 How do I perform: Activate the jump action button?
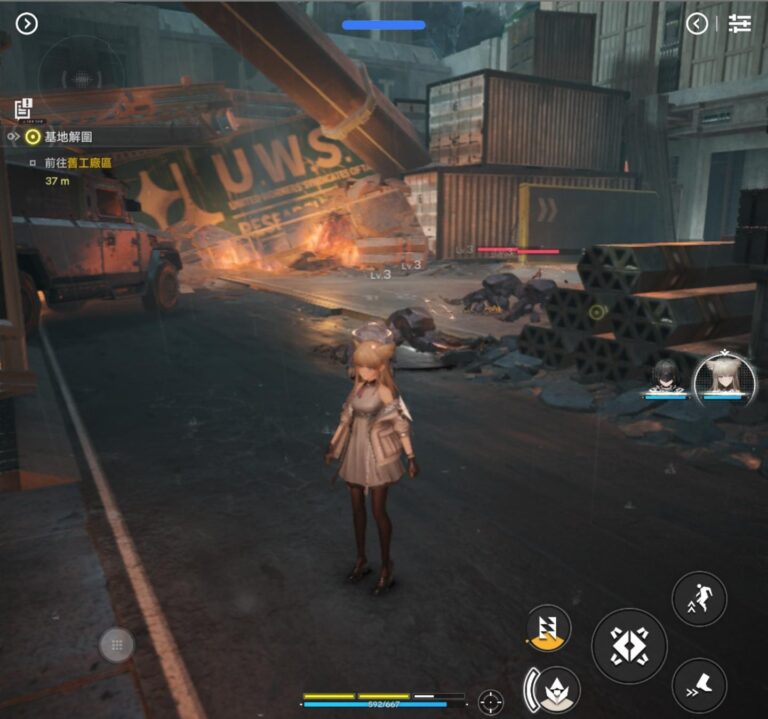(x=699, y=599)
